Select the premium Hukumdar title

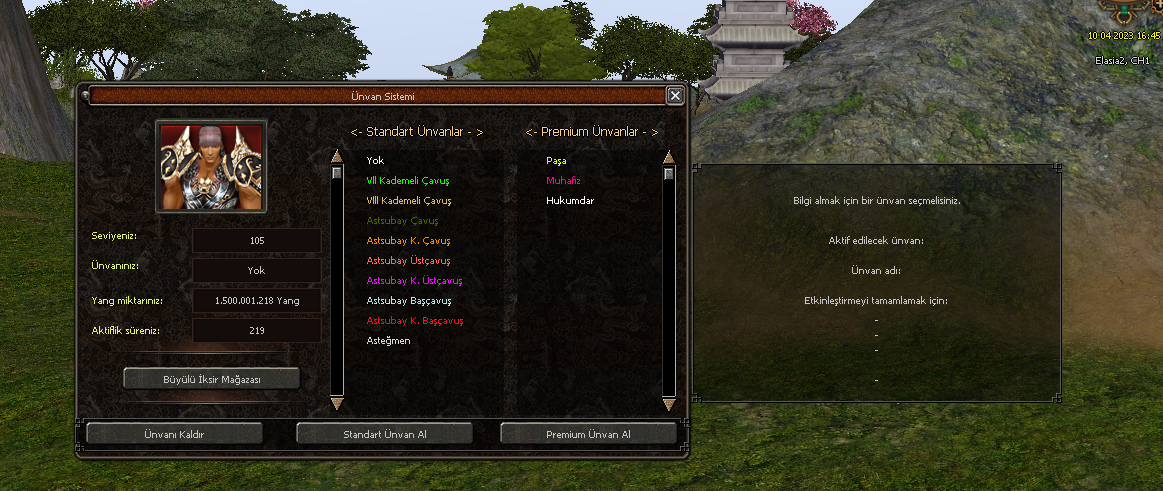570,201
